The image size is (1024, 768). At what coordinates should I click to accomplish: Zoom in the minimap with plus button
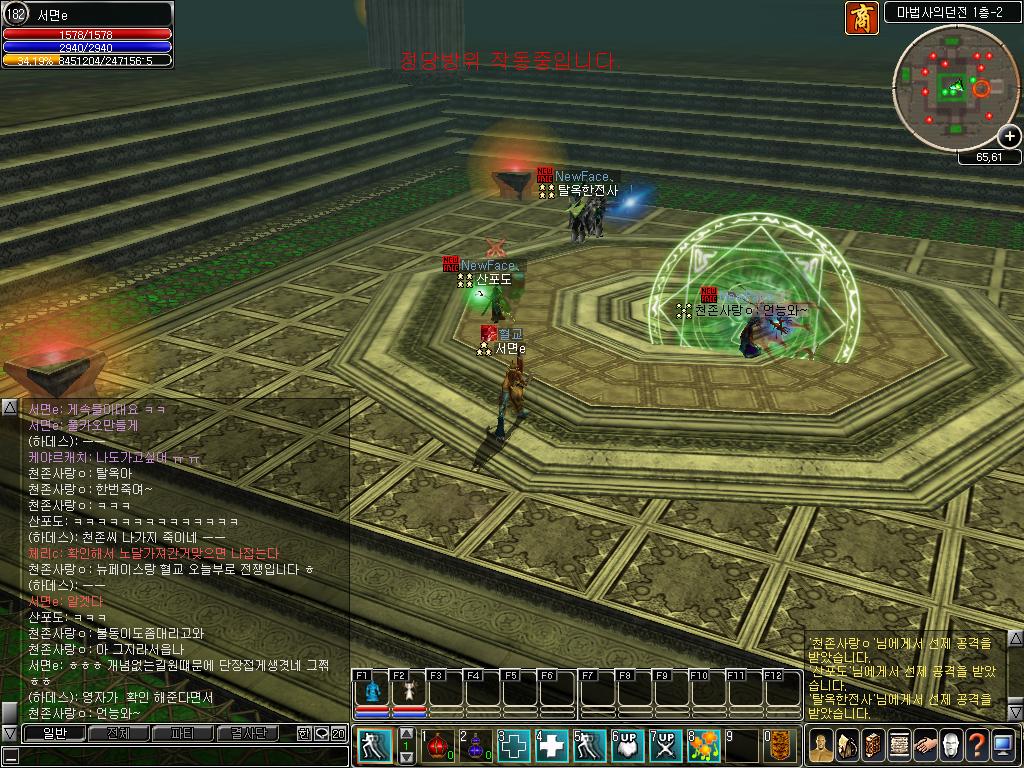point(1010,136)
